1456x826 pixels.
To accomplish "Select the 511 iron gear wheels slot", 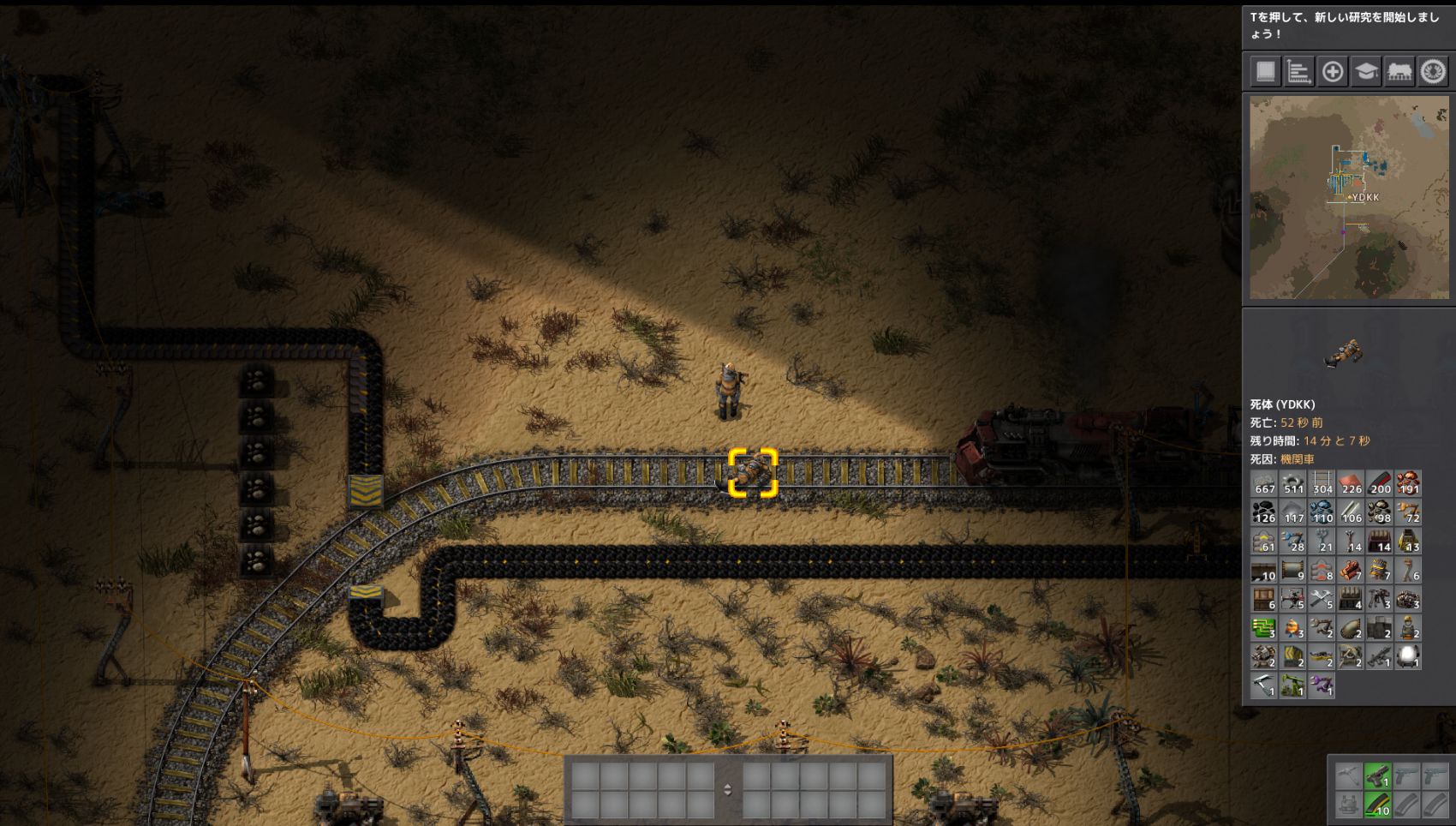I will point(1293,483).
